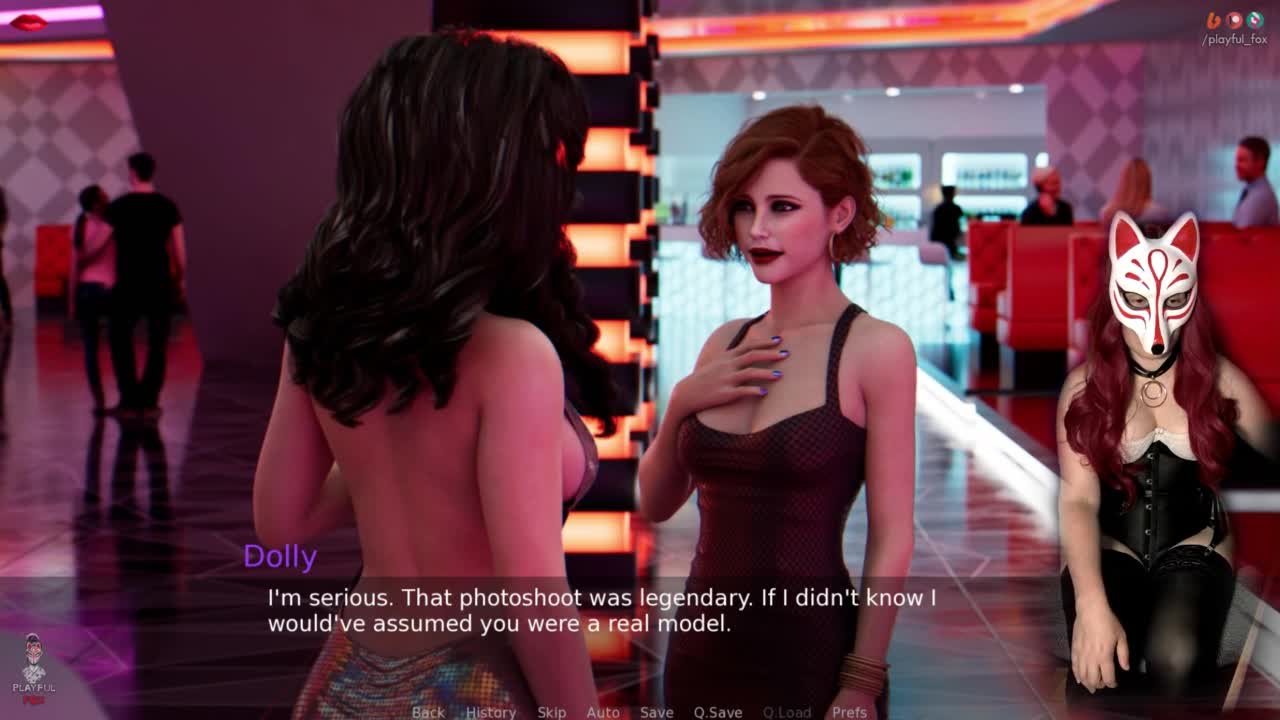
Task: Go back with the Back button
Action: pos(428,712)
